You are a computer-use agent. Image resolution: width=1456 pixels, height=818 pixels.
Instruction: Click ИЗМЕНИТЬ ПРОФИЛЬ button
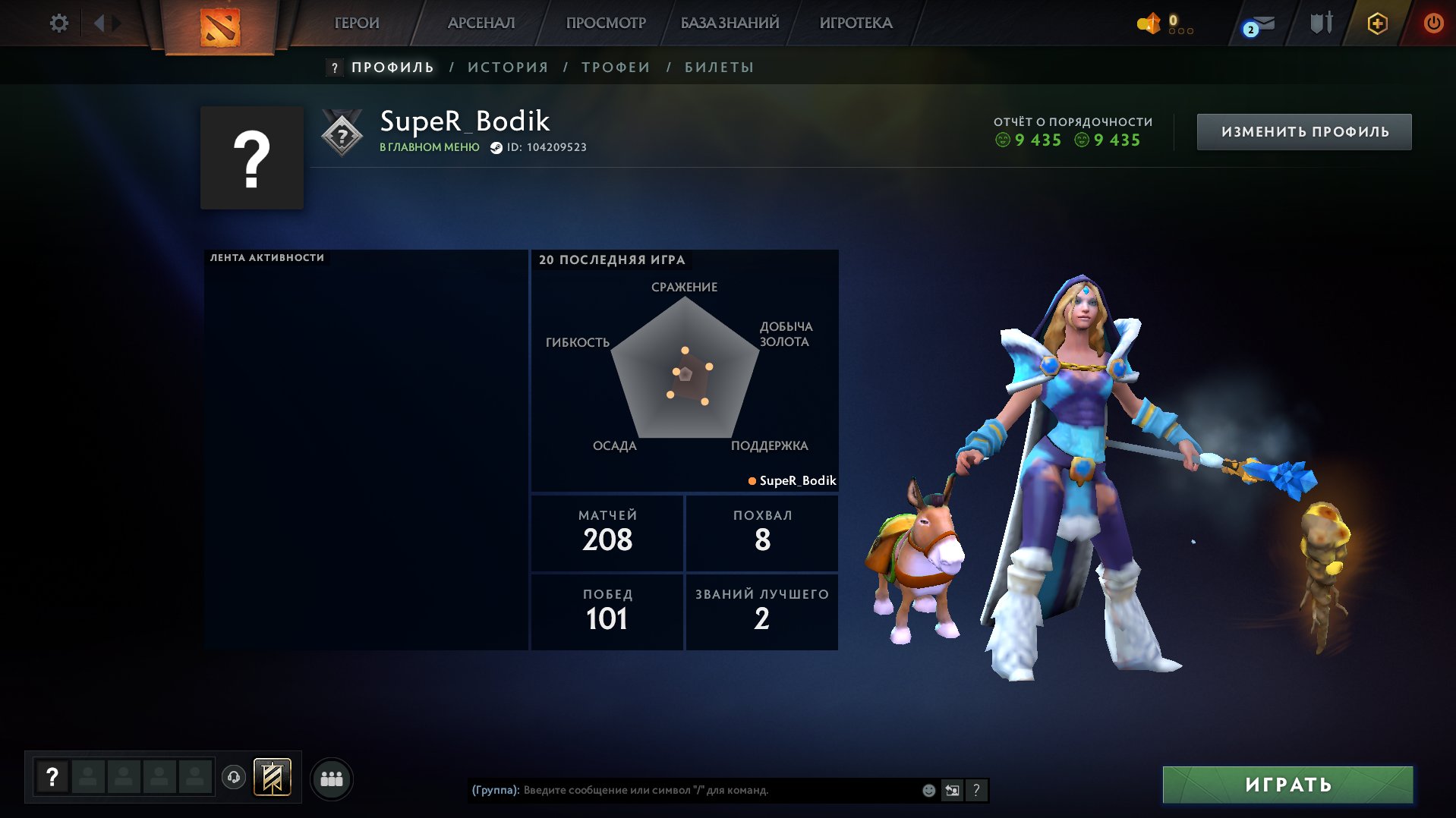[x=1303, y=131]
